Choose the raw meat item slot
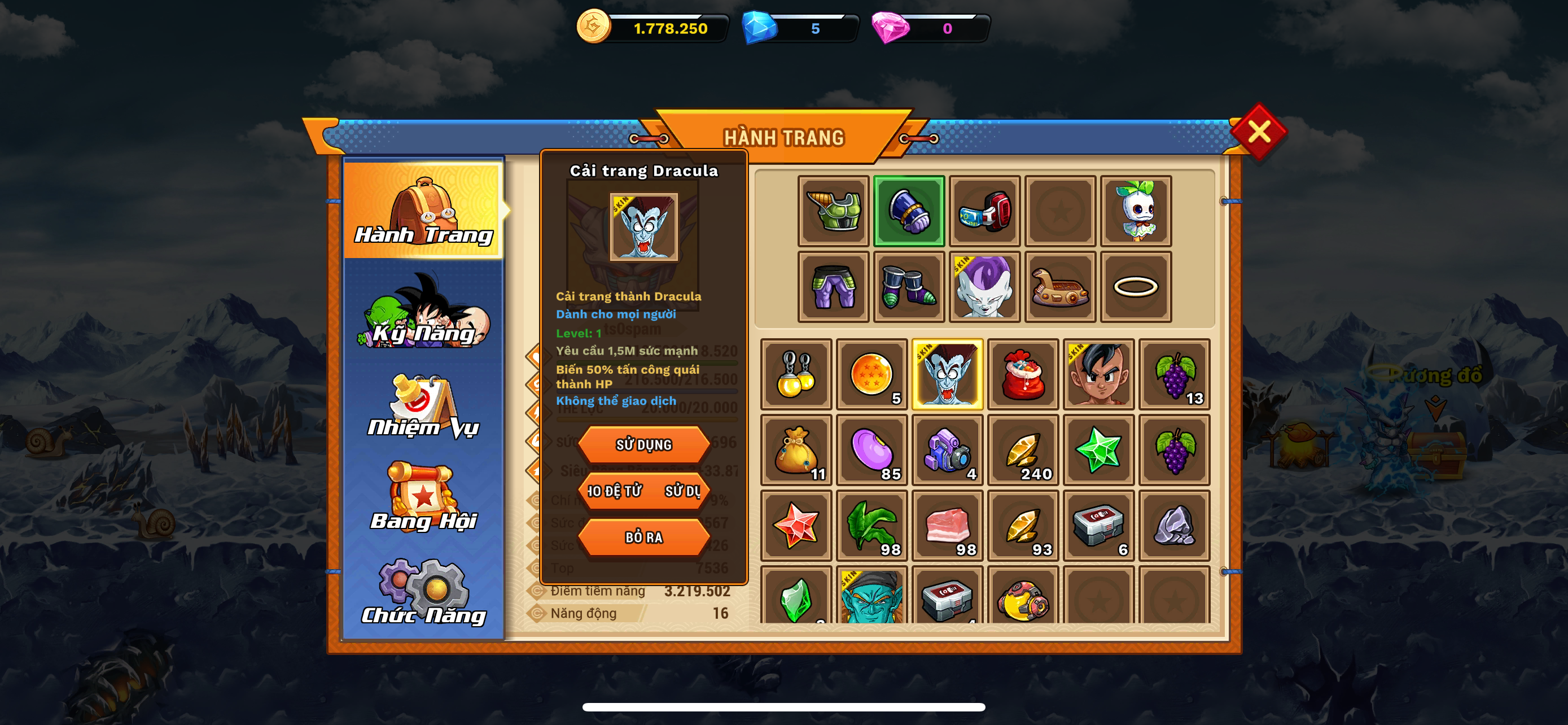This screenshot has width=1568, height=725. pos(947,525)
